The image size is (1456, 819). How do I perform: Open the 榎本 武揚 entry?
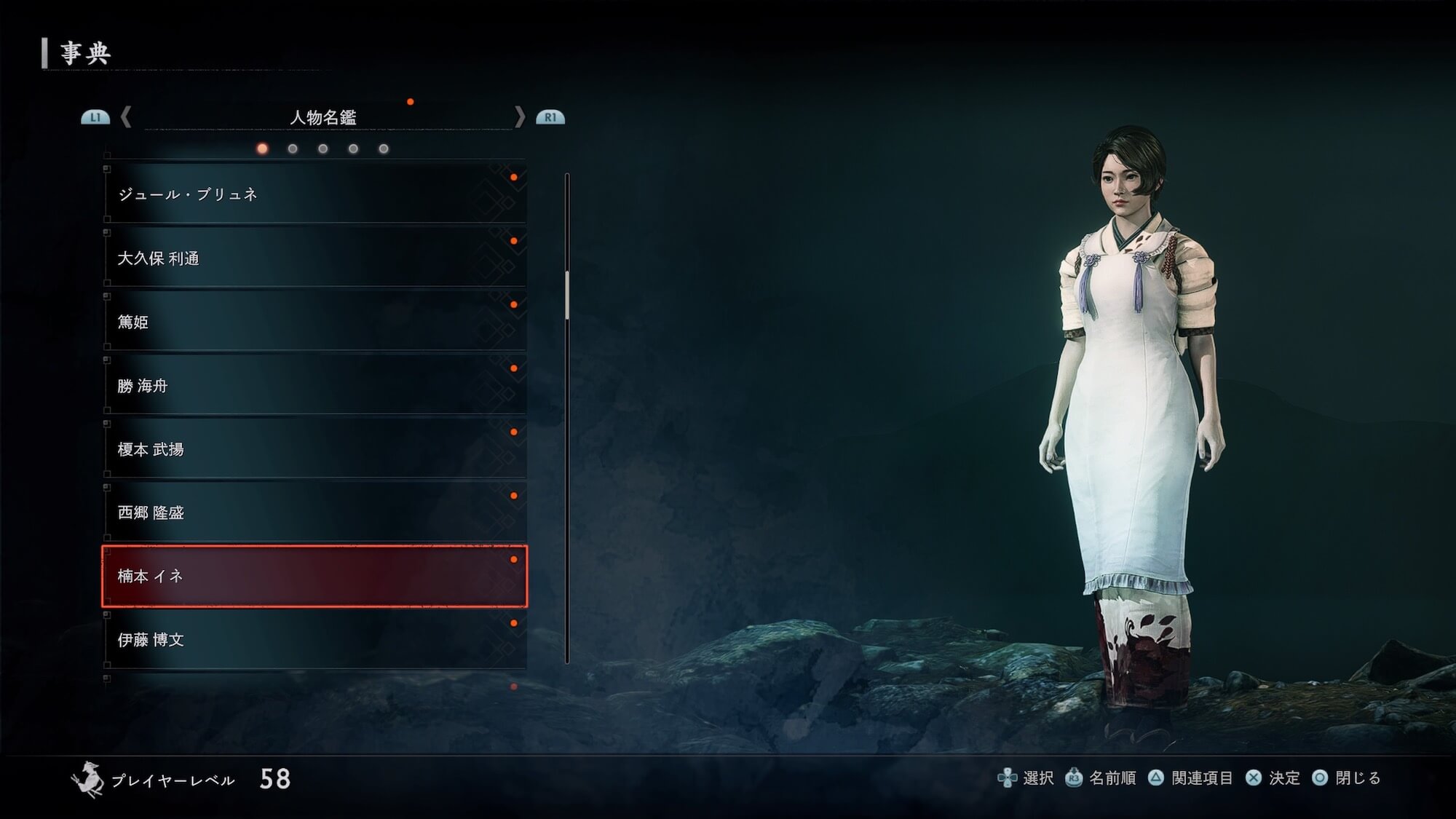[314, 449]
